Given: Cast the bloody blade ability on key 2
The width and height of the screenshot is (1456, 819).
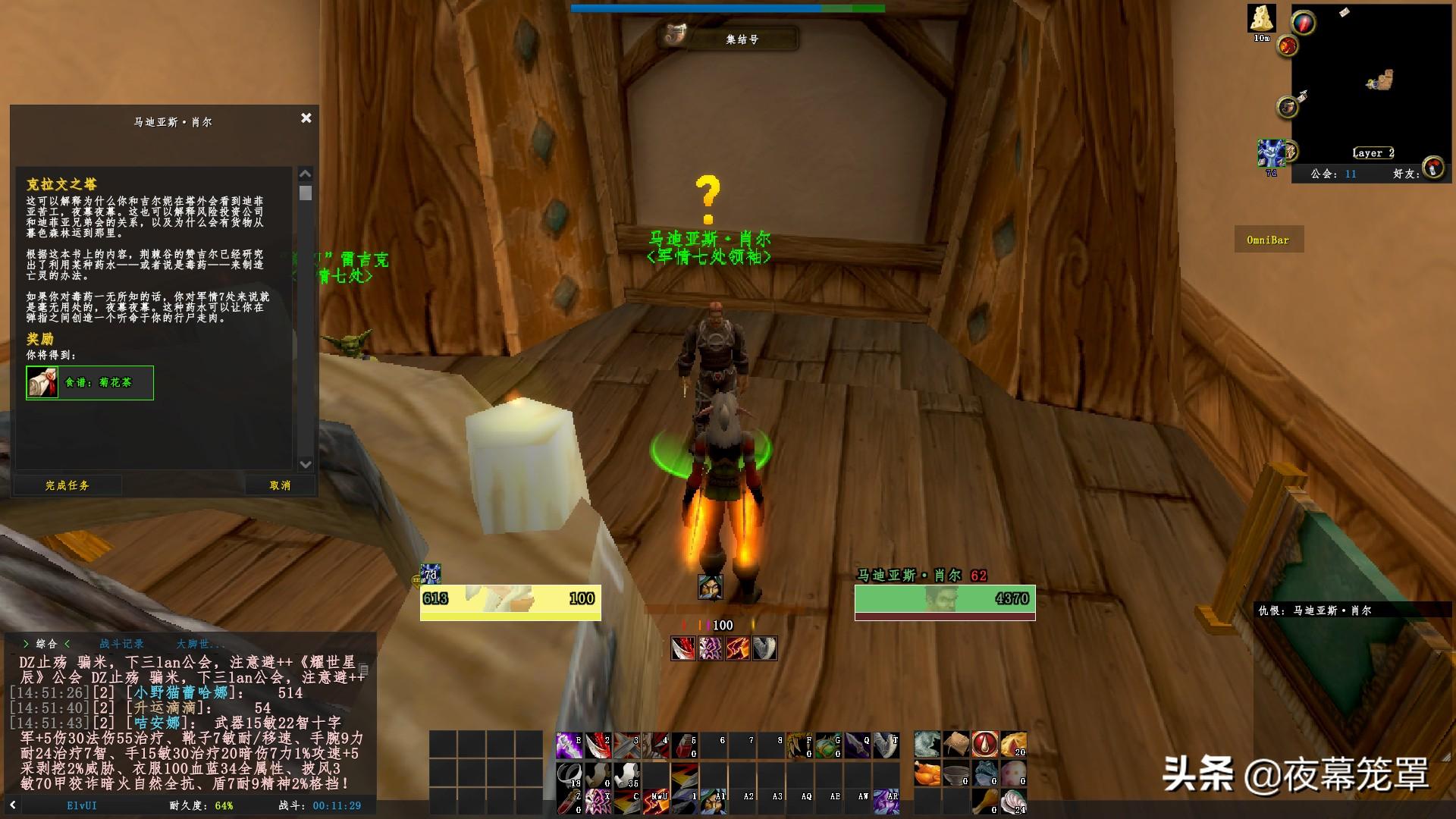Looking at the screenshot, I should 598,745.
